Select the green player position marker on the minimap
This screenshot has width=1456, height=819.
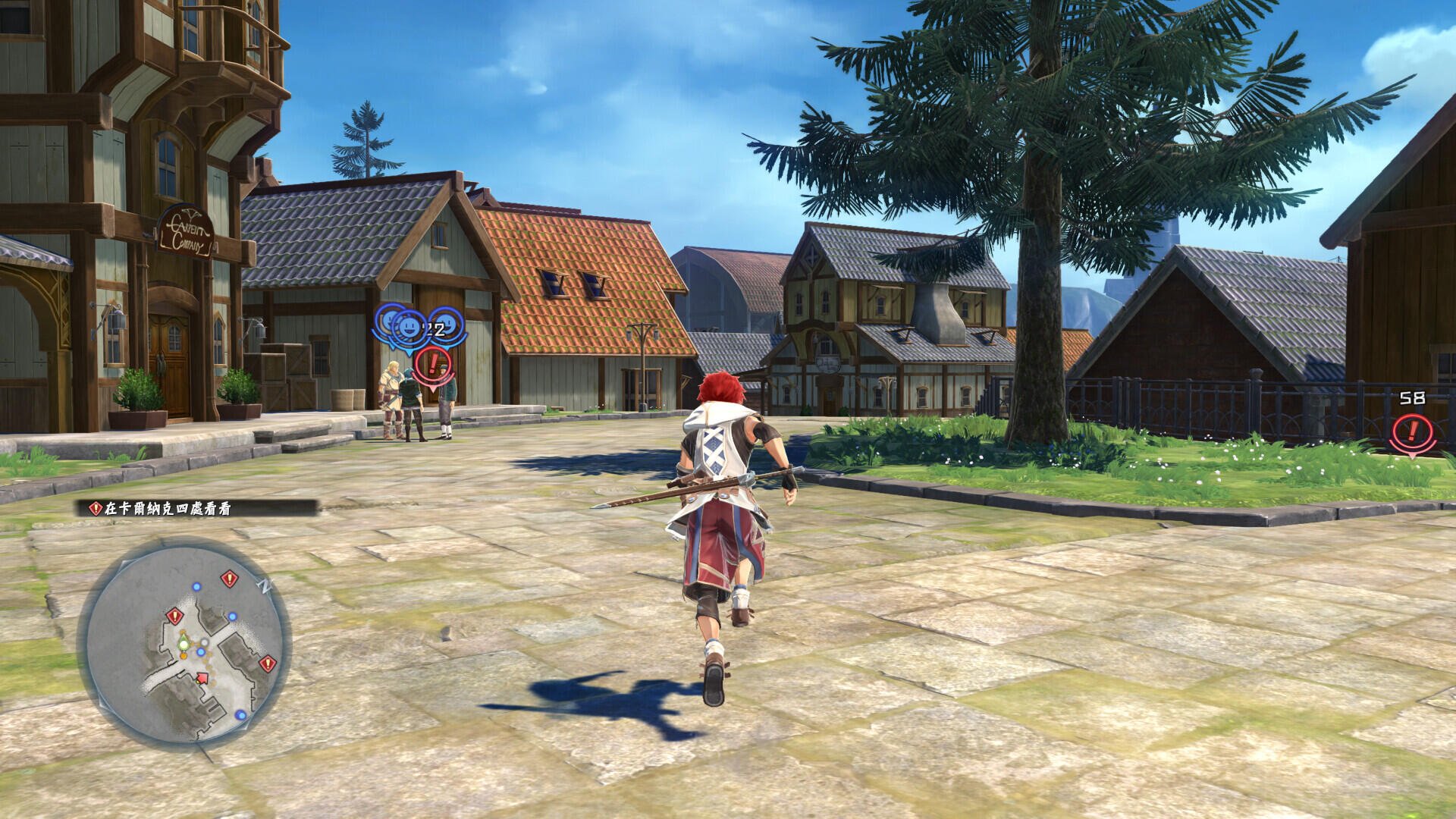183,644
